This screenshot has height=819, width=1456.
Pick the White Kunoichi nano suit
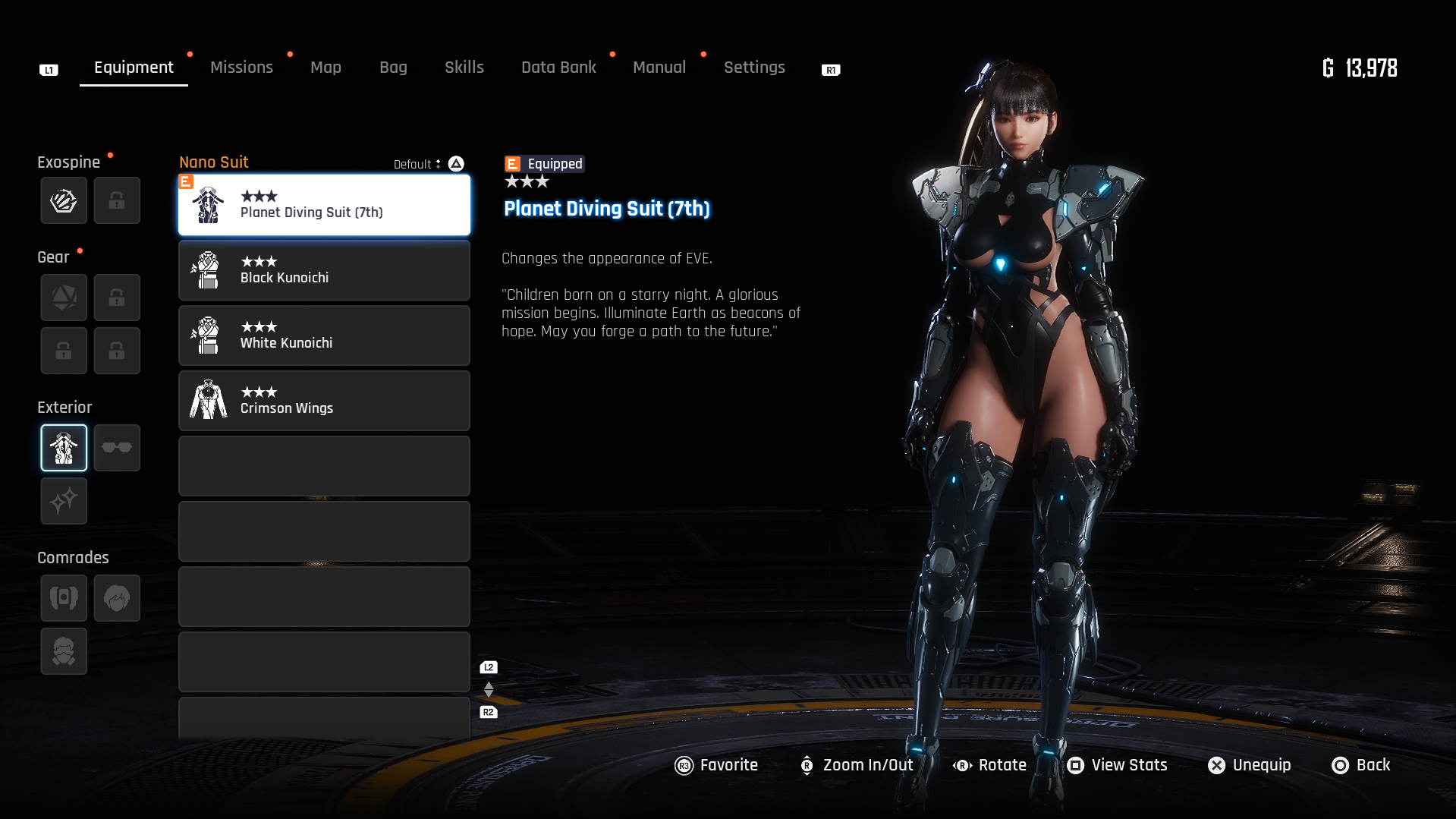click(324, 335)
